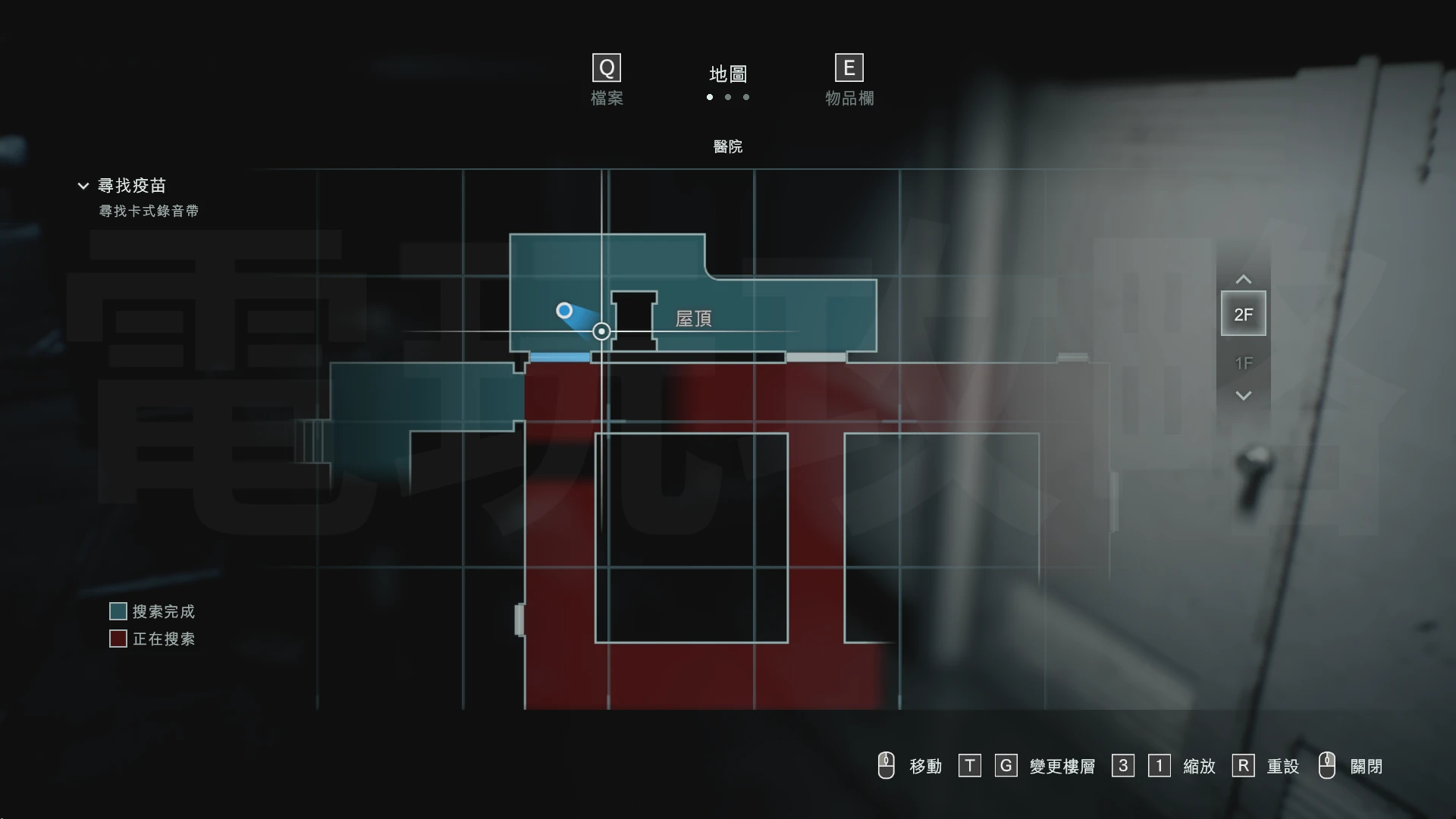
Task: Click the floor-down arrow below 1F
Action: pos(1243,396)
